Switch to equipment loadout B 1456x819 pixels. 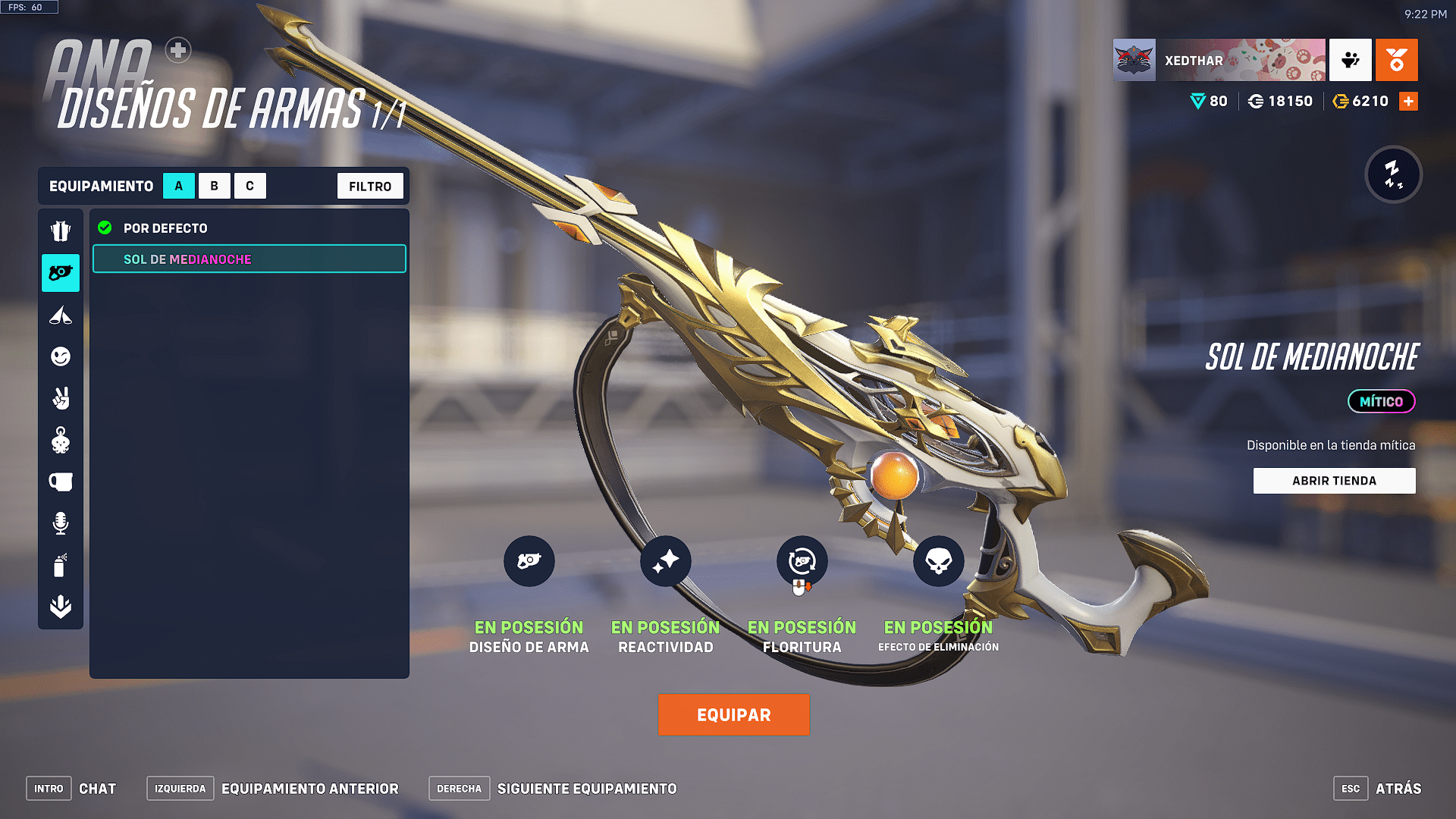point(214,187)
